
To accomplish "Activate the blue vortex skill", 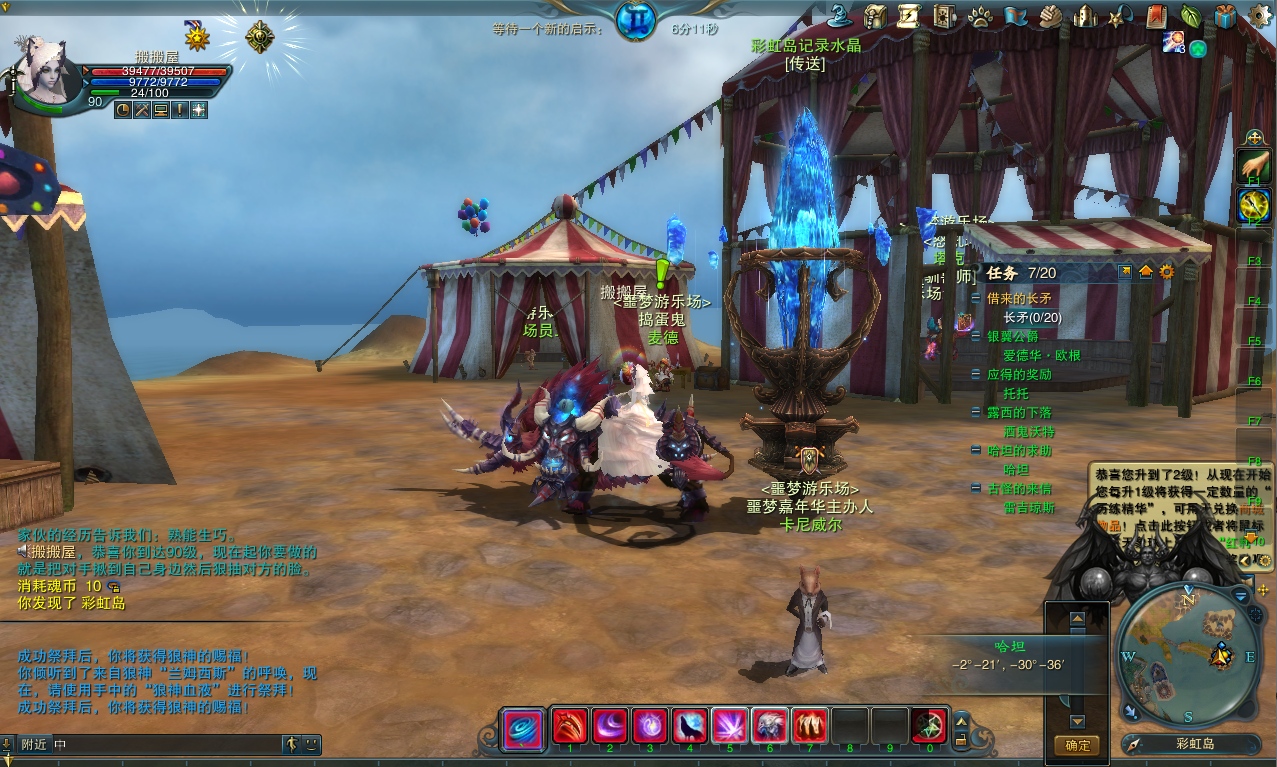I will (x=522, y=726).
